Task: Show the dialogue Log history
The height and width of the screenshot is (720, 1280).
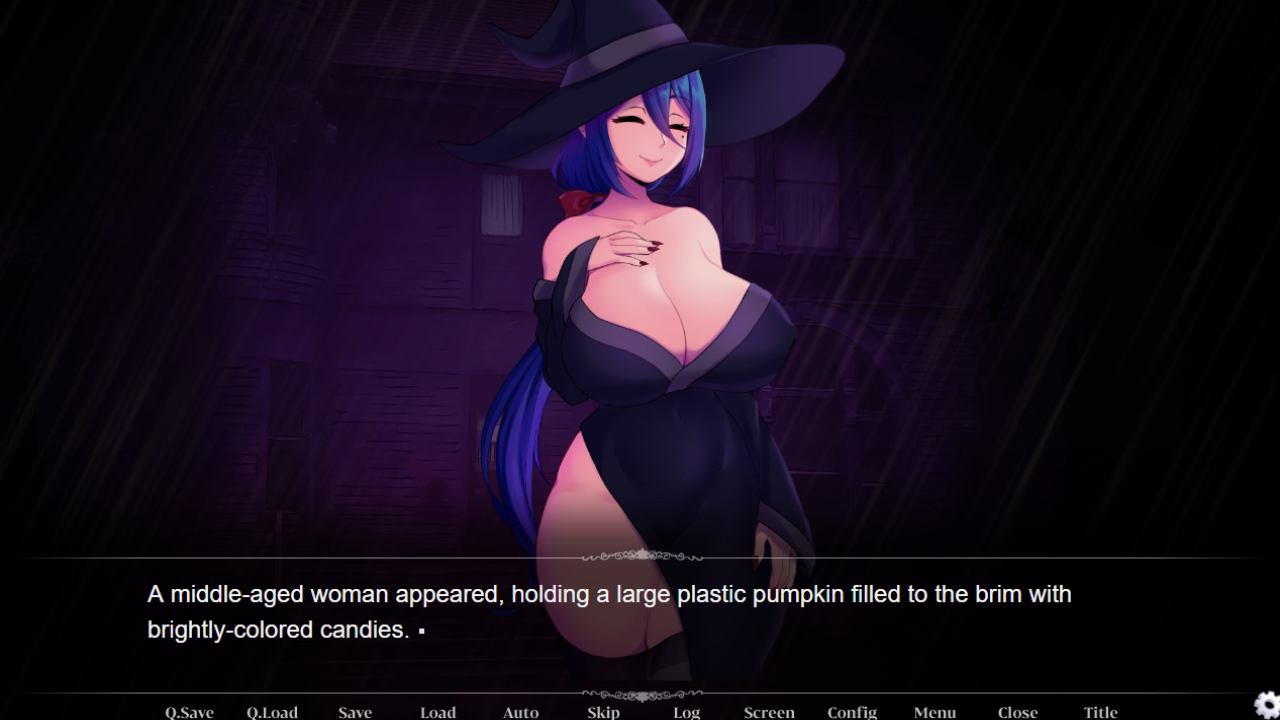Action: [x=686, y=712]
